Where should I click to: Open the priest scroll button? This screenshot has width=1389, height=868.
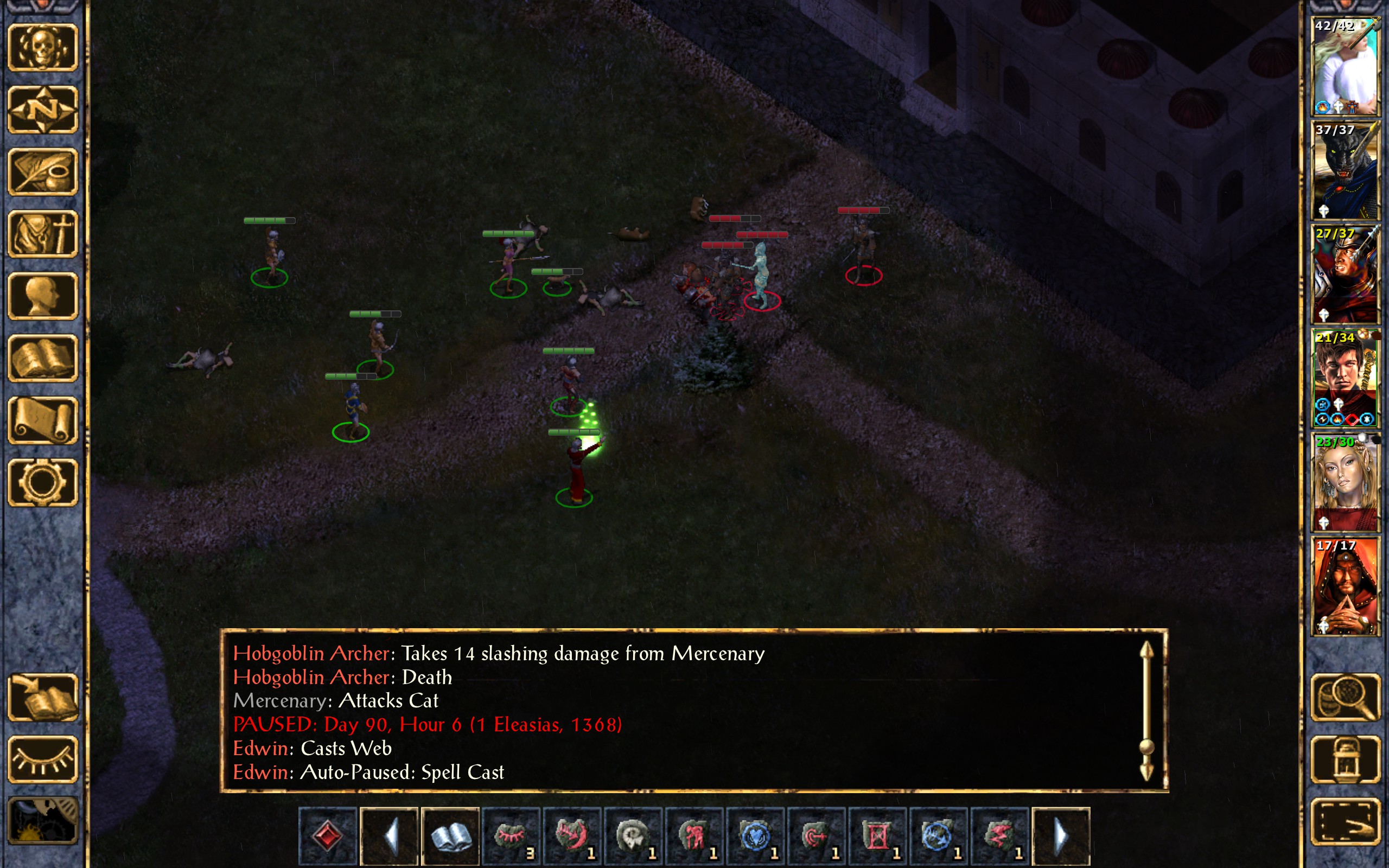click(42, 420)
